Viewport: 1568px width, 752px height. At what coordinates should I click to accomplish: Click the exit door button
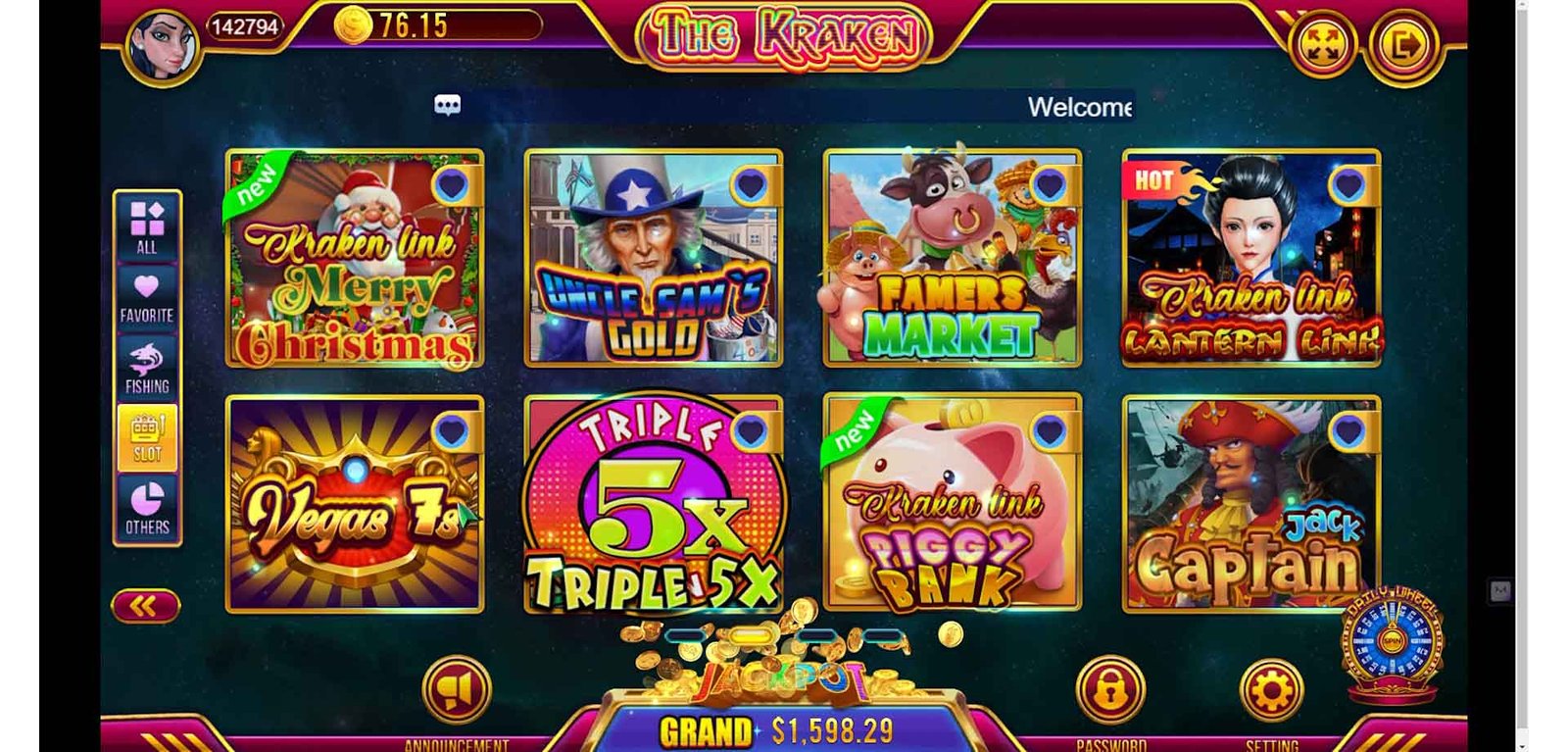1404,45
